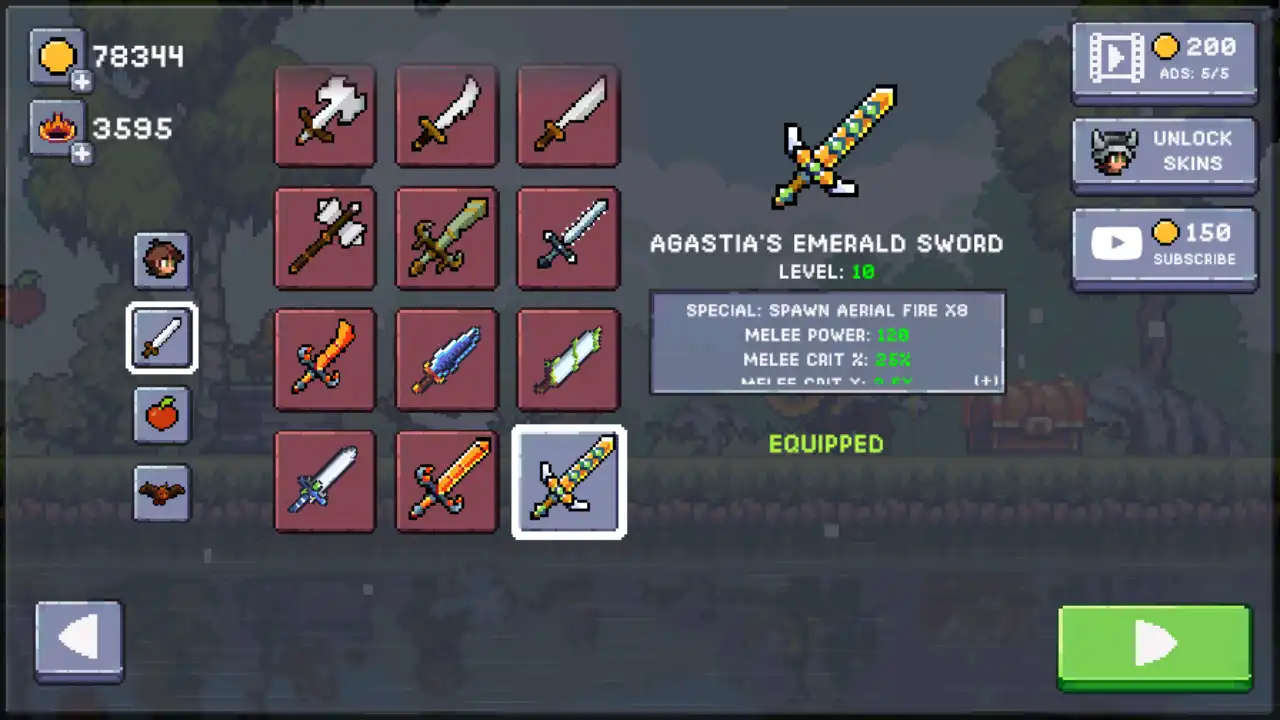Choose the curved white scimitar
The width and height of the screenshot is (1280, 720).
(x=447, y=116)
